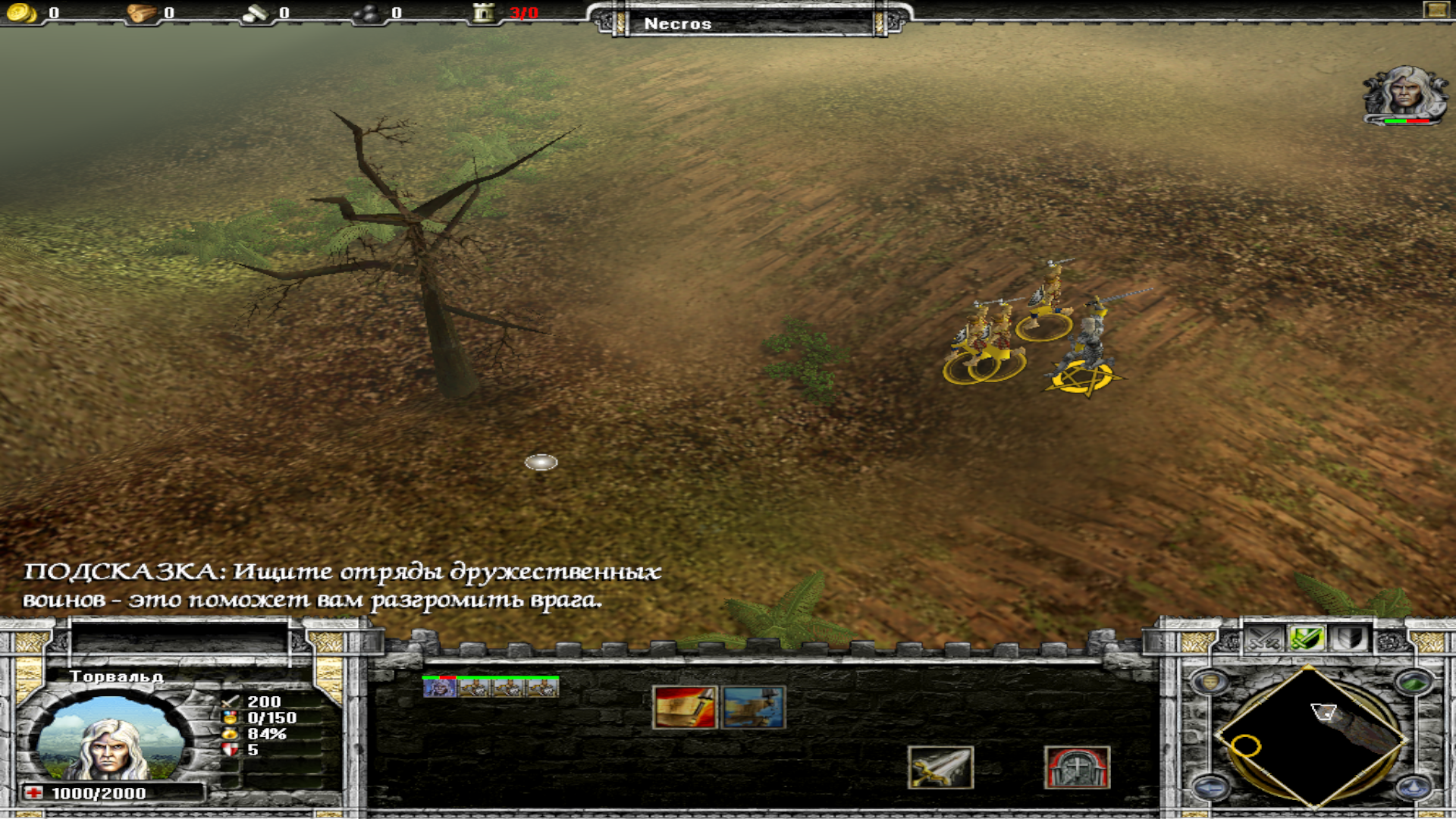Open the menu button in top-right corner
The width and height of the screenshot is (1456, 819).
pyautogui.click(x=1436, y=10)
